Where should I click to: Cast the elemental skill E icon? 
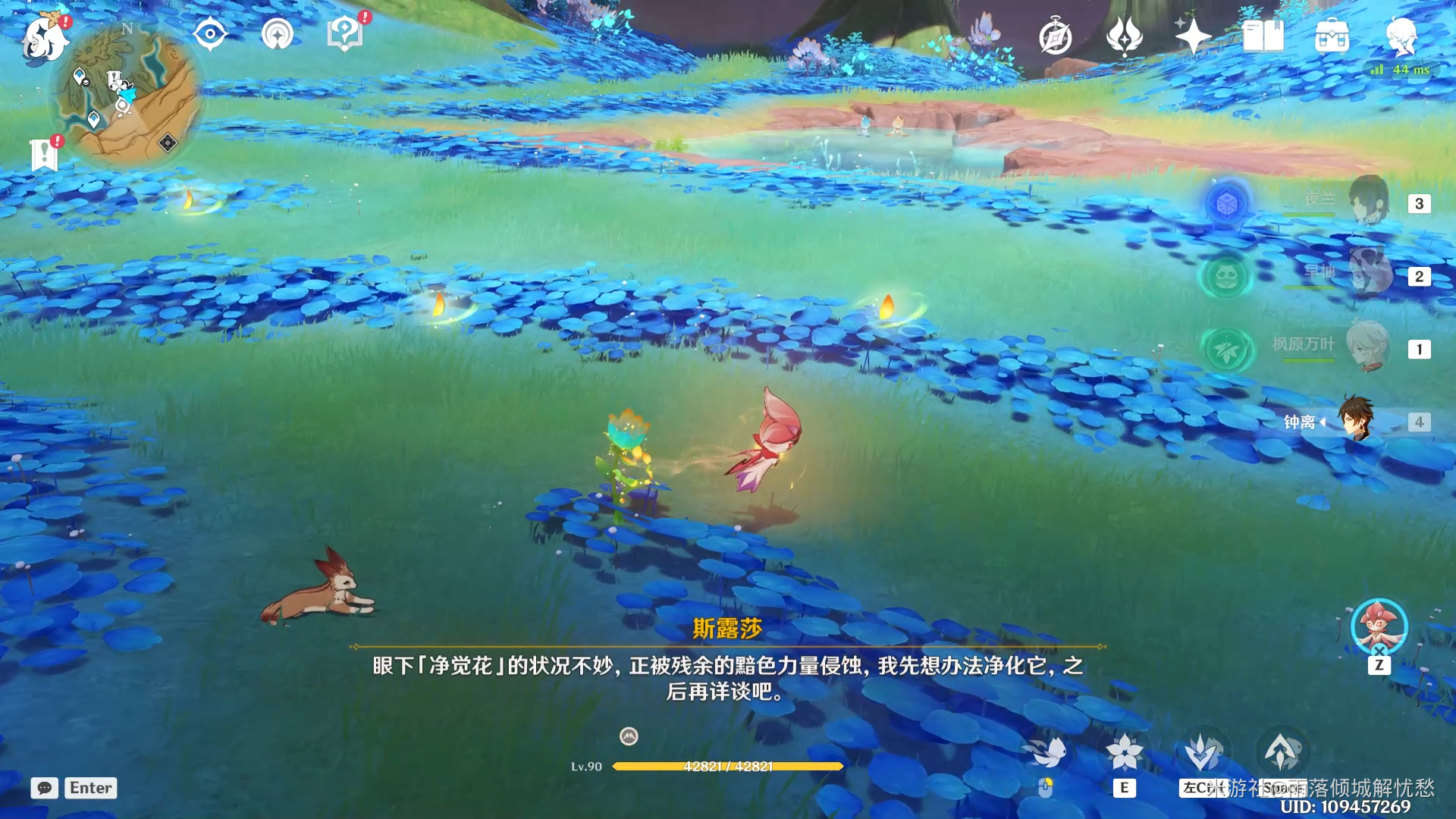pos(1127,751)
